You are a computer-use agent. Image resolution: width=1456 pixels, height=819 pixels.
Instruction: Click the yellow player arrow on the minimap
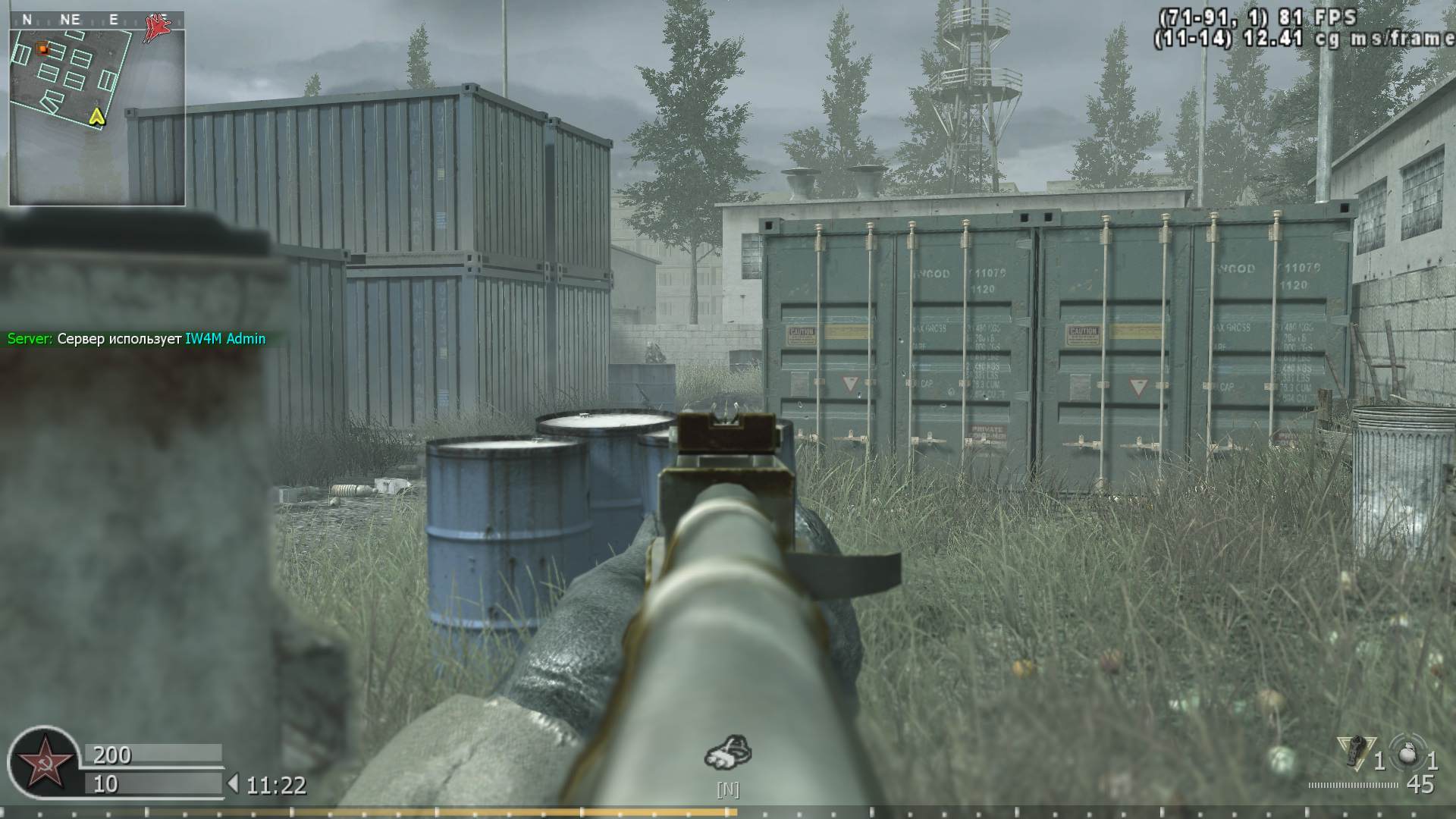(x=96, y=118)
